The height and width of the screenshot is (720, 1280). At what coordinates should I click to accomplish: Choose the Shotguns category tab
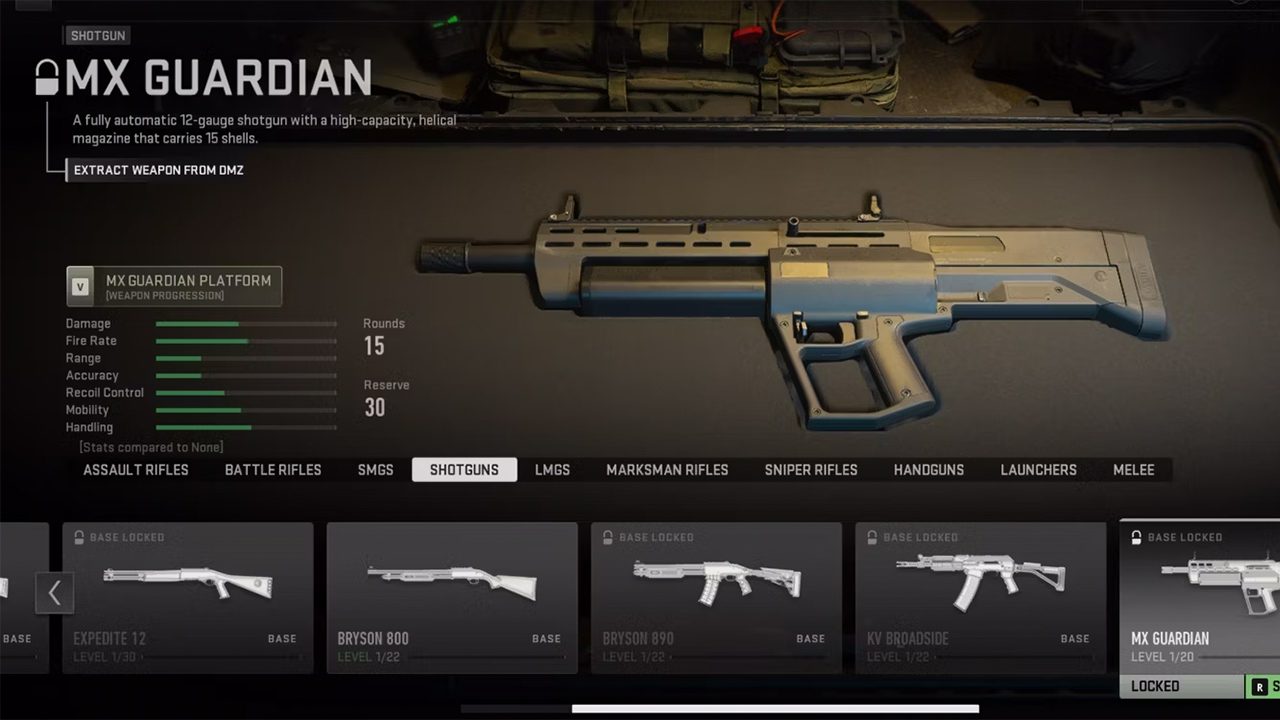[464, 470]
